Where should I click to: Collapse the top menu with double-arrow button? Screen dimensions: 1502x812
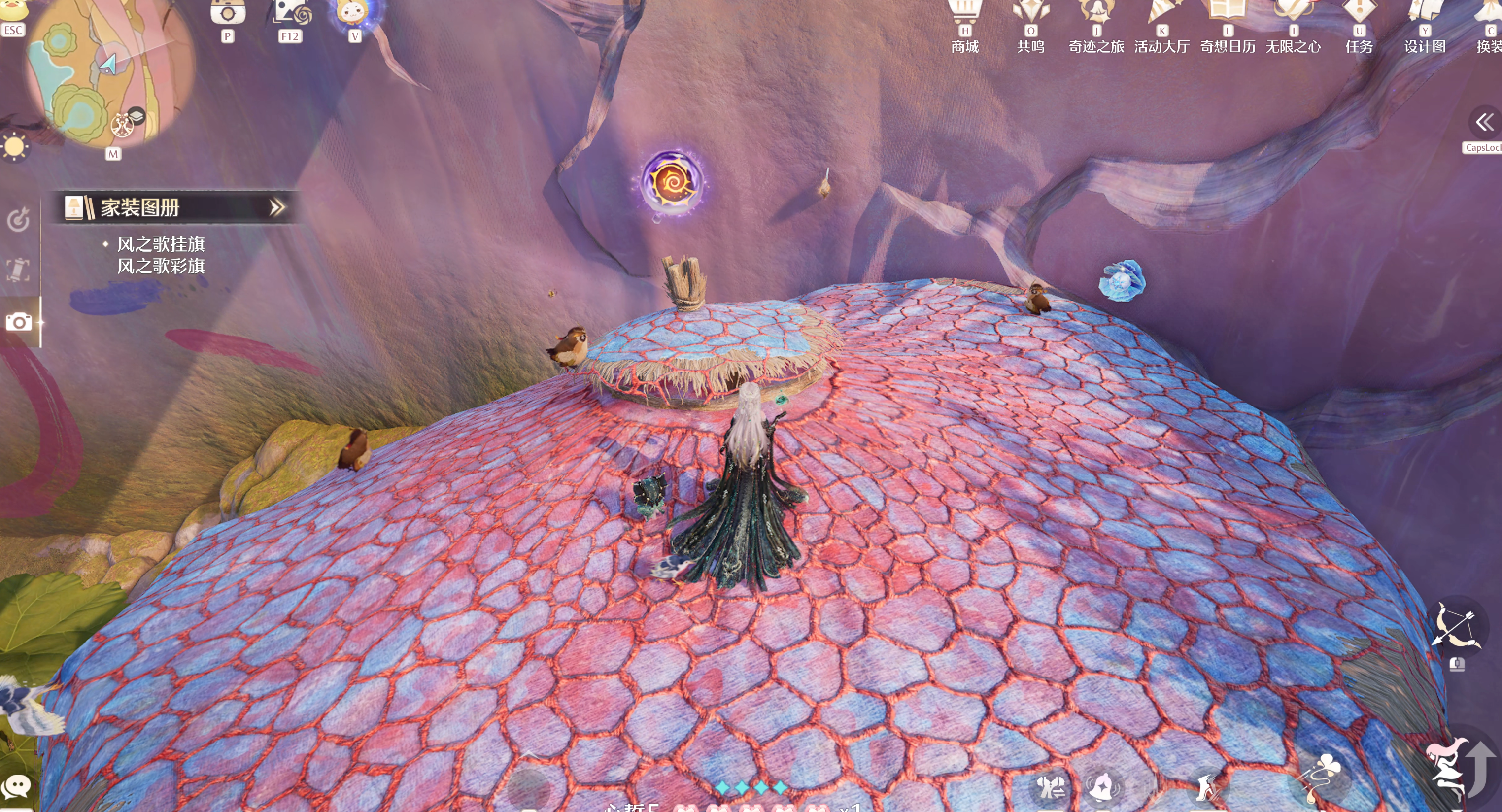(x=1484, y=122)
